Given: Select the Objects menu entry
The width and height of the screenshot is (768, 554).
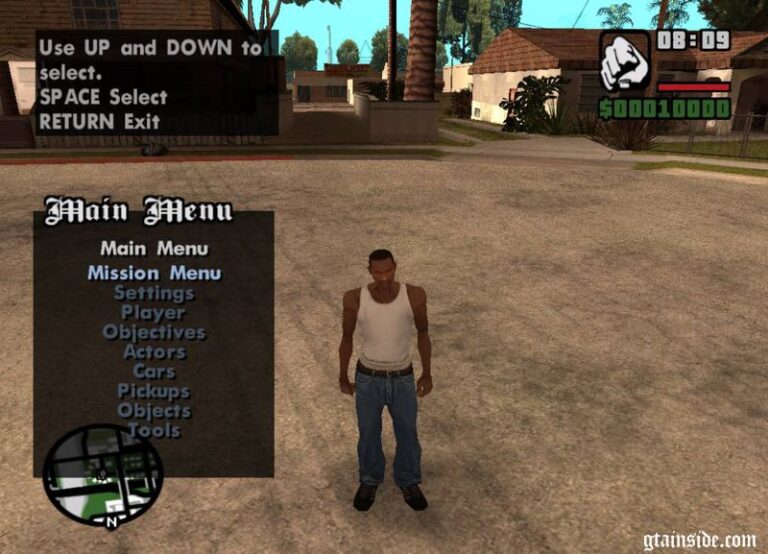Looking at the screenshot, I should tap(154, 410).
